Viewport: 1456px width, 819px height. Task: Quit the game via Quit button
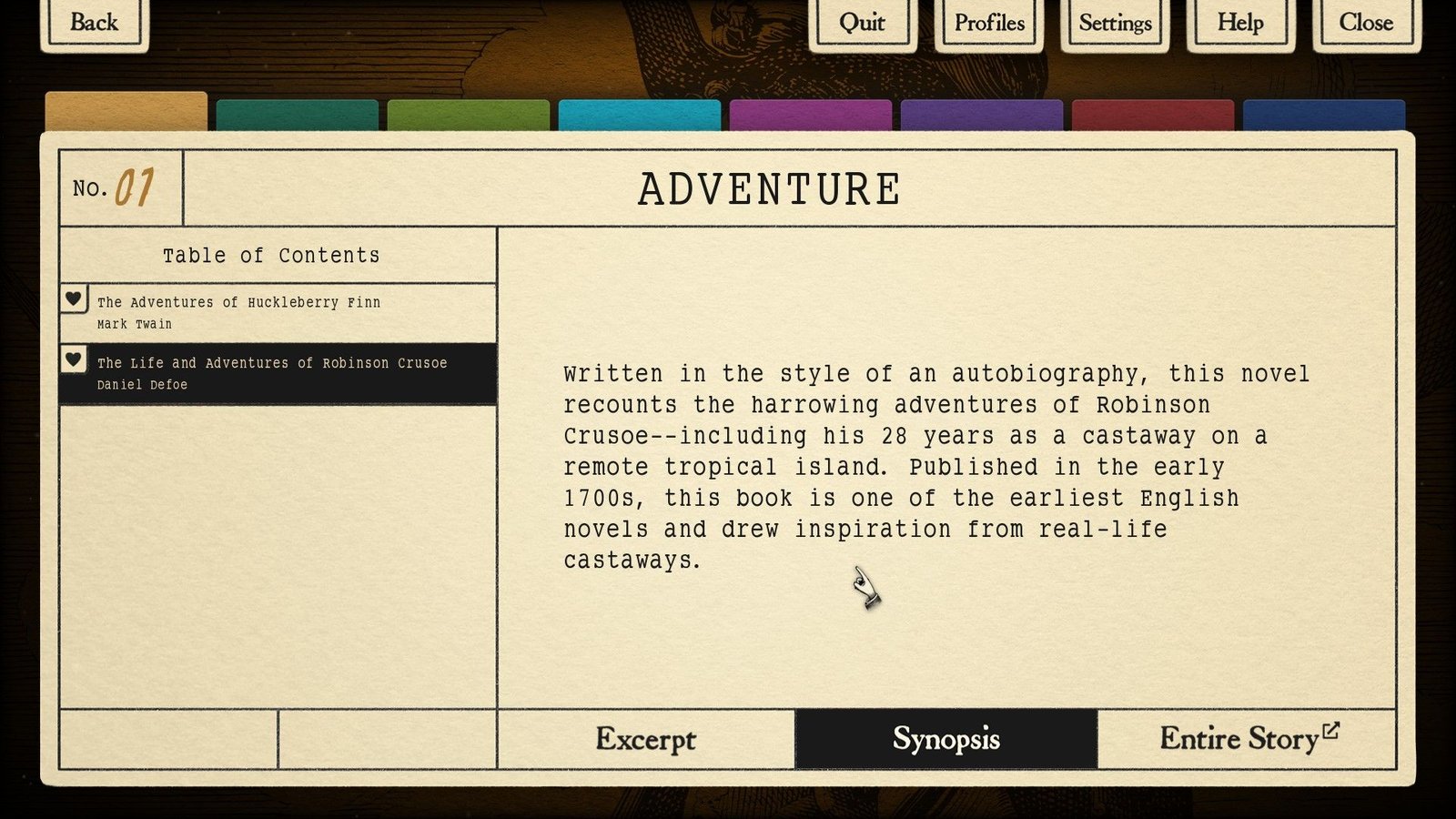(x=862, y=23)
